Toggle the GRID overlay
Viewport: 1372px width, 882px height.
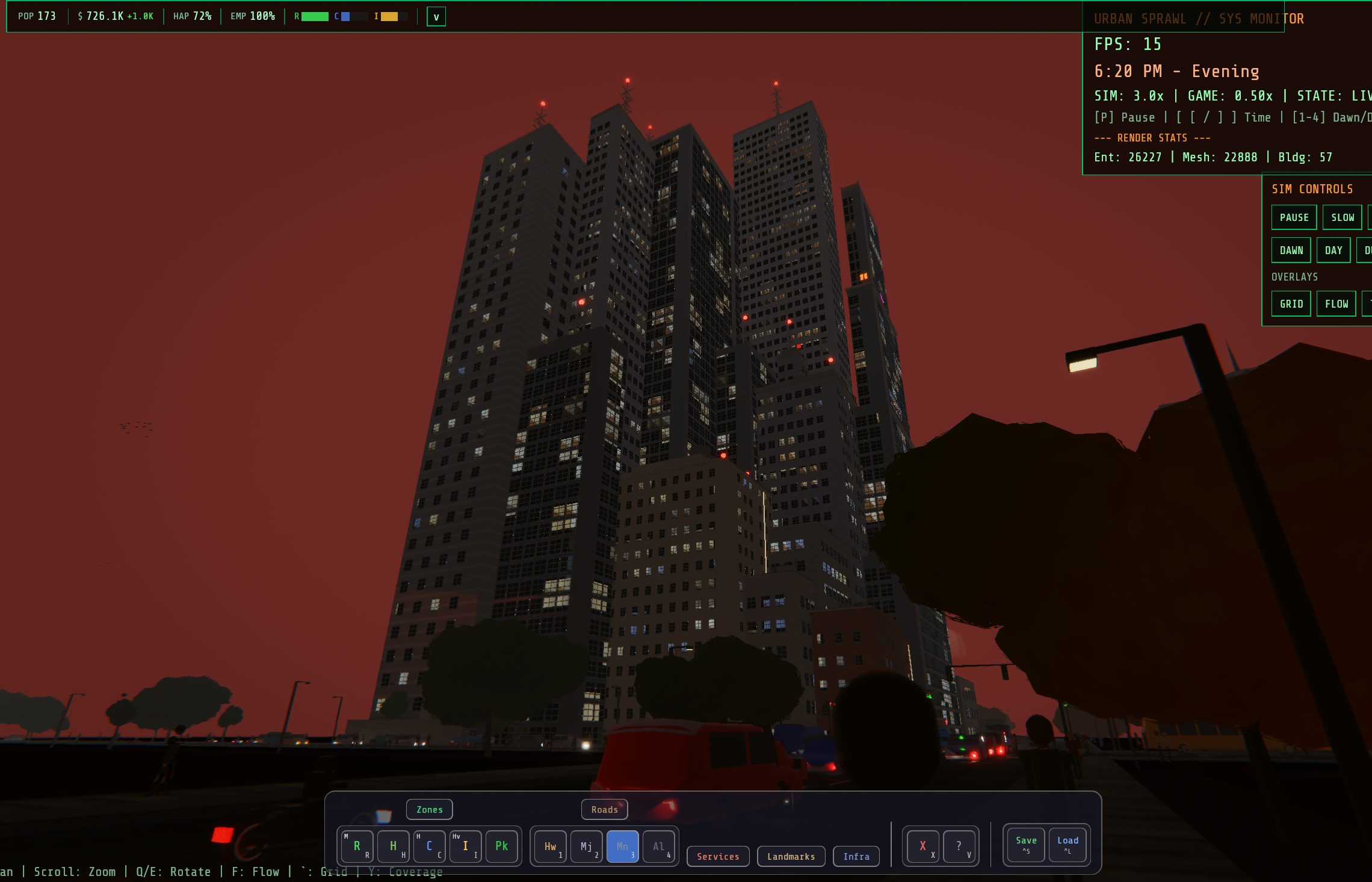pos(1291,303)
